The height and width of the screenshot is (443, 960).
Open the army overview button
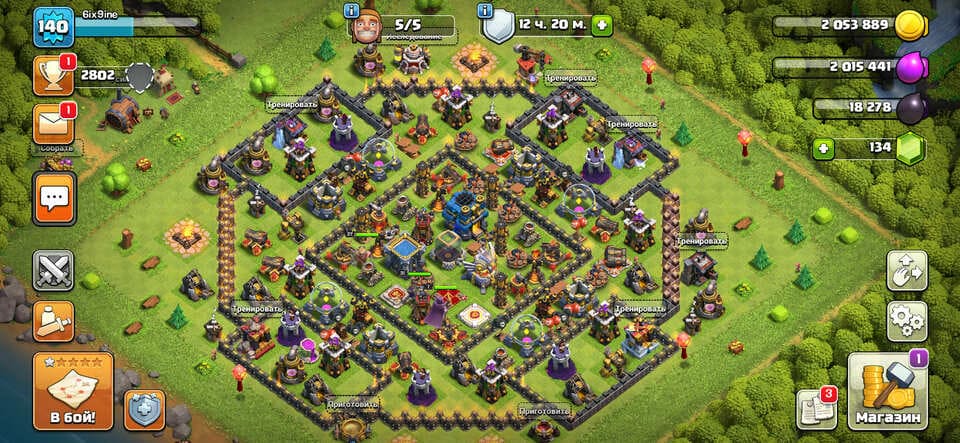53,320
